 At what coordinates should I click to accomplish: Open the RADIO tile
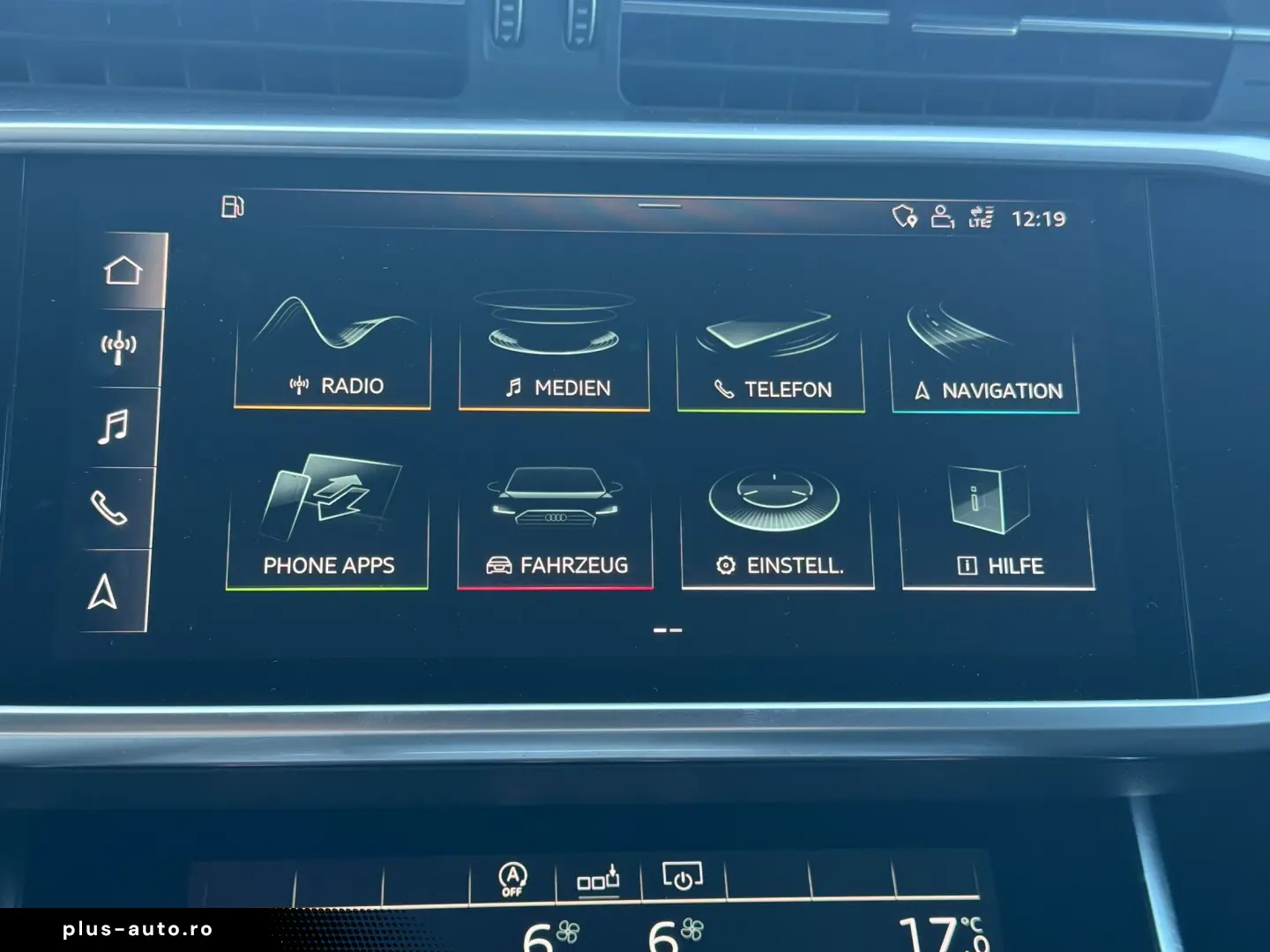[x=332, y=351]
